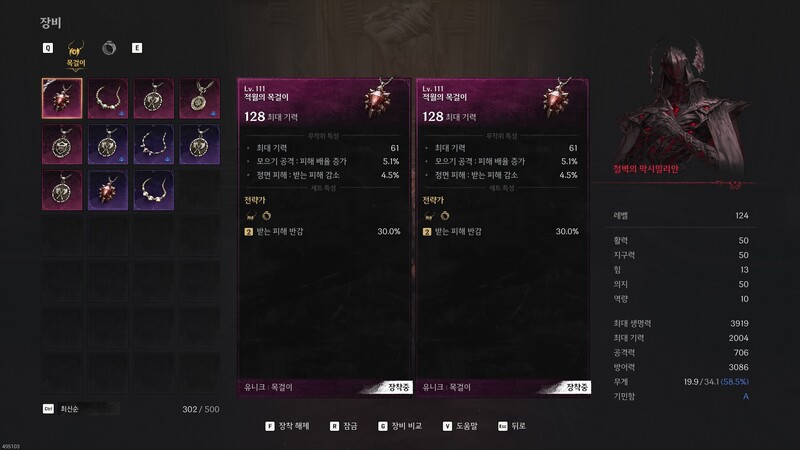The width and height of the screenshot is (800, 450).
Task: Select the beaded chain necklace on pink background
Action: [x=107, y=99]
